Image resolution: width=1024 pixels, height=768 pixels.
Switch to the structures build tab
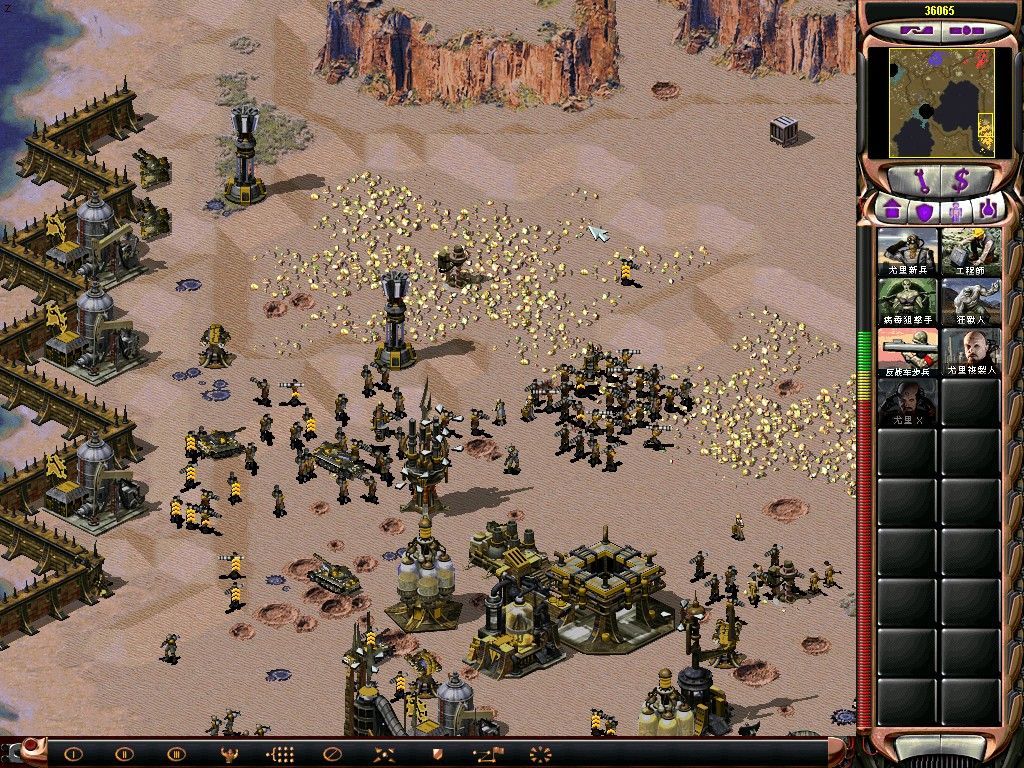pyautogui.click(x=892, y=210)
